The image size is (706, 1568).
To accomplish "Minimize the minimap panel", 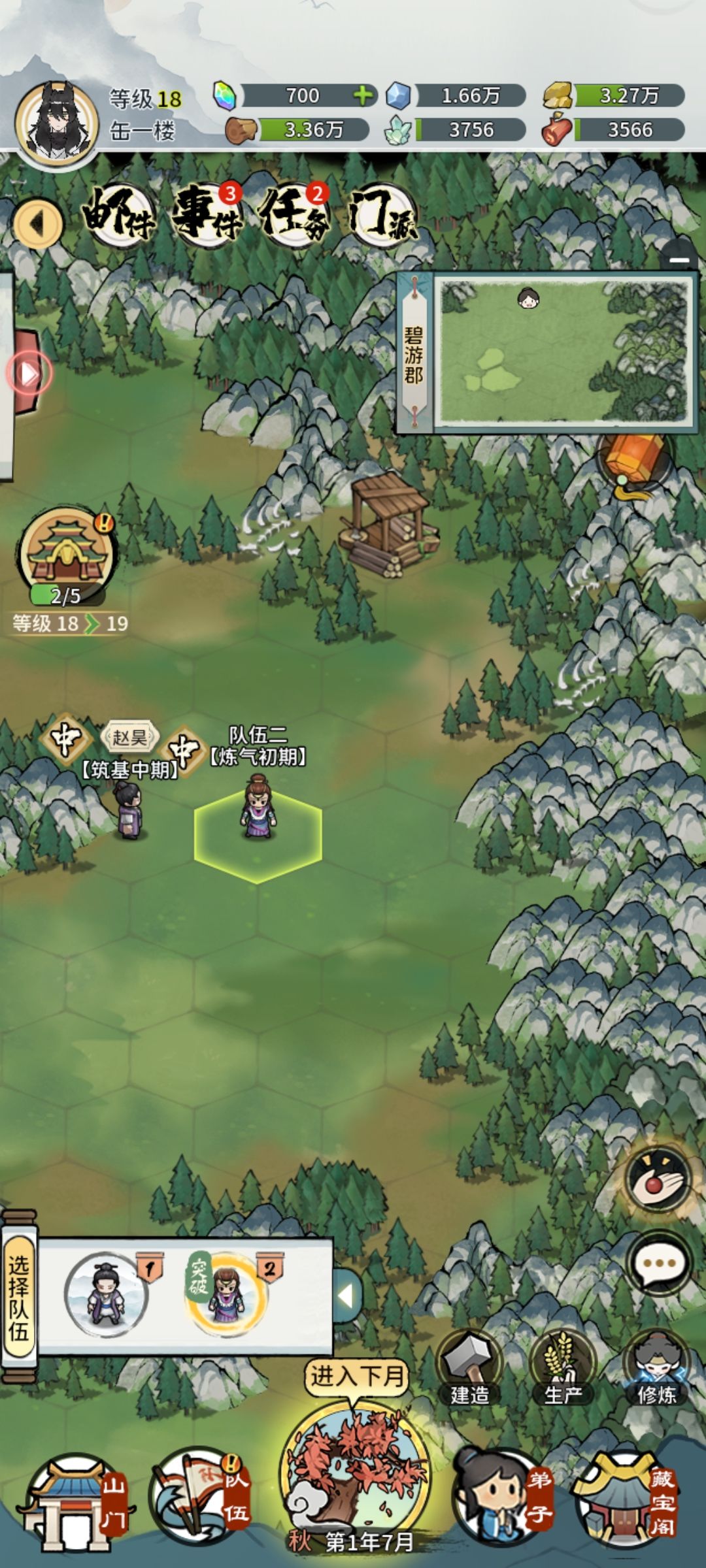I will (679, 259).
